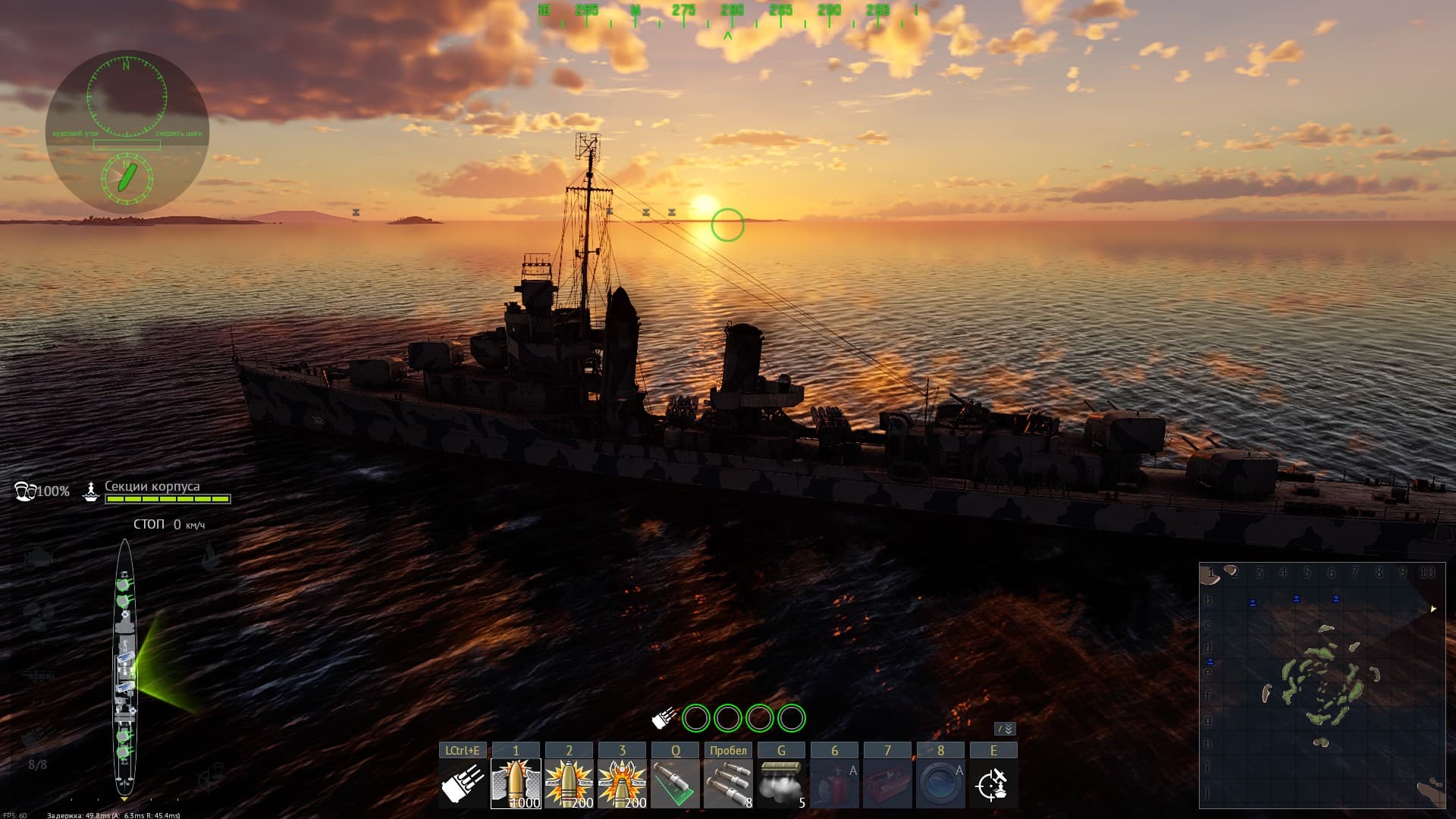The width and height of the screenshot is (1456, 819).
Task: Select the main caliber guns weapon group
Action: click(x=463, y=784)
